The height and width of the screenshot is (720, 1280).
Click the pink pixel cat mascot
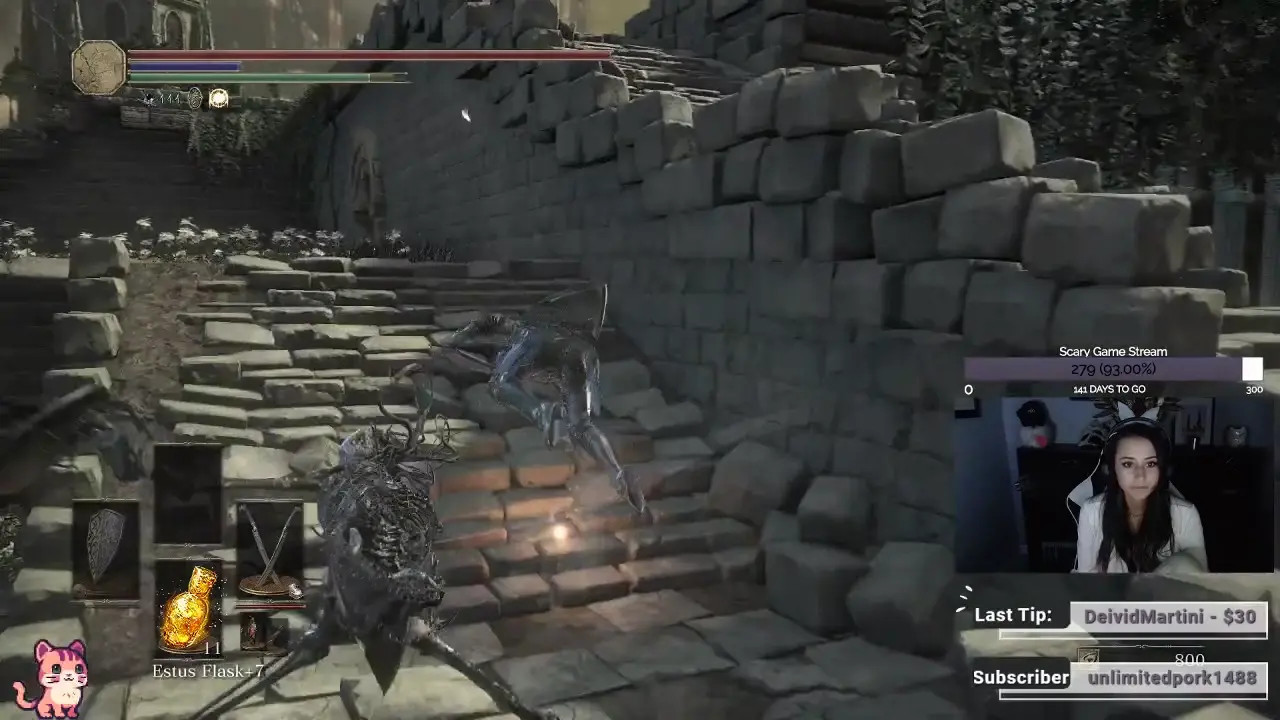click(52, 679)
